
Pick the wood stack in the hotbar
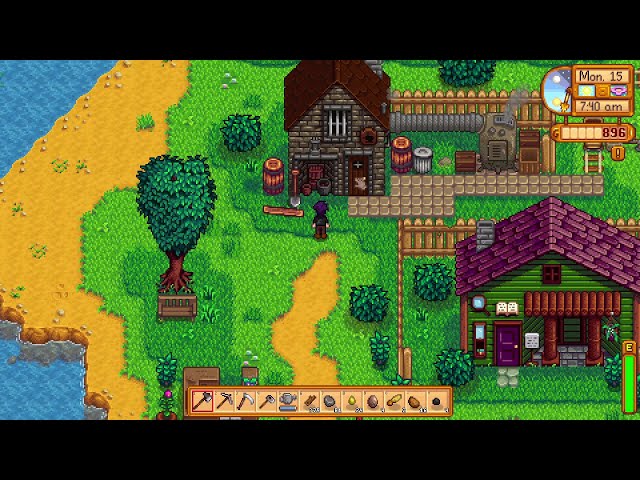[309, 402]
